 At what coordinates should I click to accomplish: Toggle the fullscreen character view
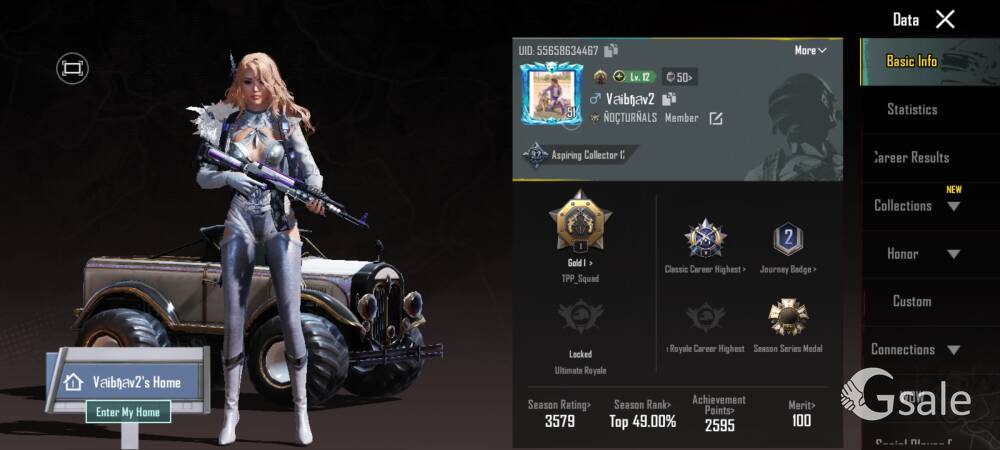72,68
